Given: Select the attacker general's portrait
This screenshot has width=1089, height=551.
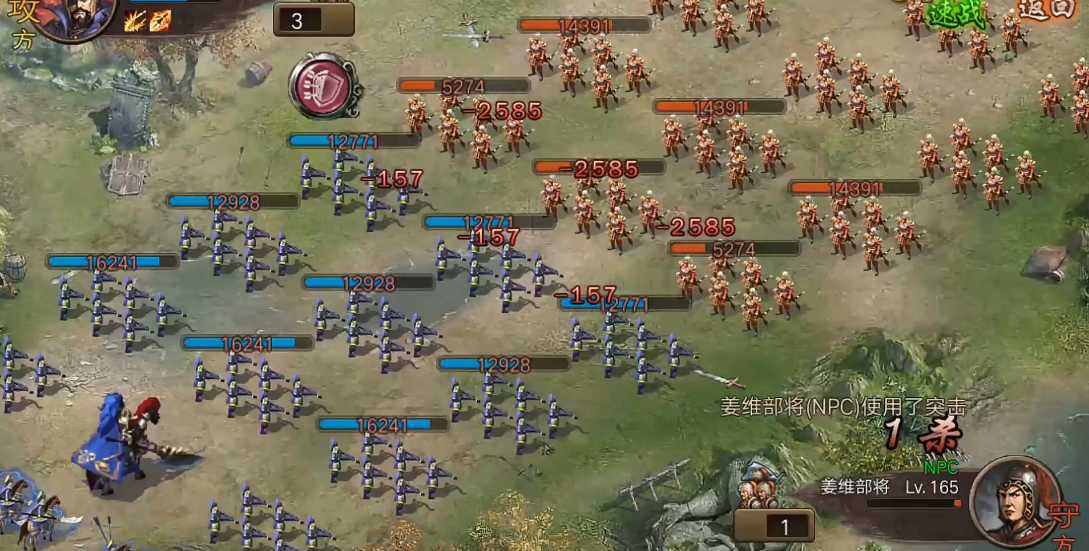Looking at the screenshot, I should coord(73,17).
